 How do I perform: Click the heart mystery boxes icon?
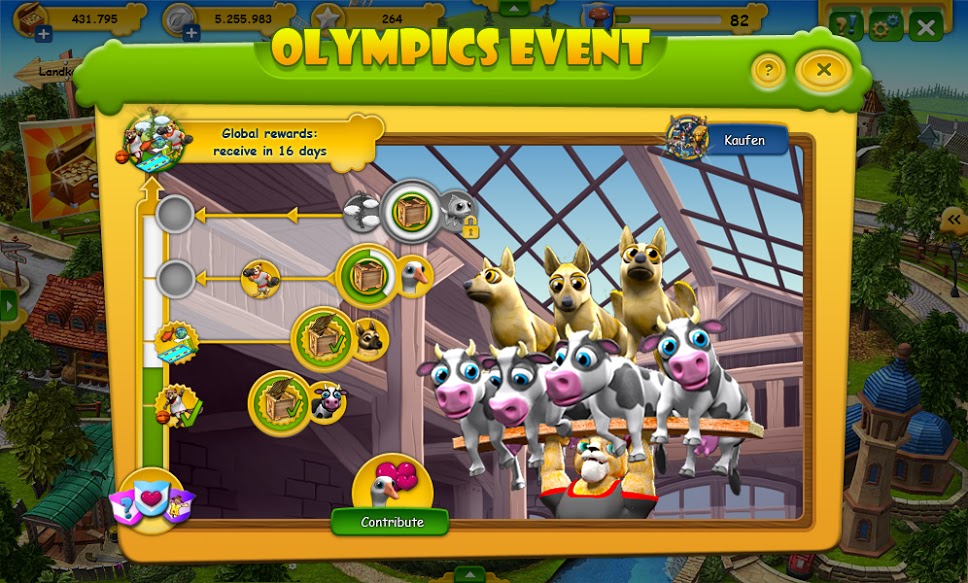click(152, 499)
